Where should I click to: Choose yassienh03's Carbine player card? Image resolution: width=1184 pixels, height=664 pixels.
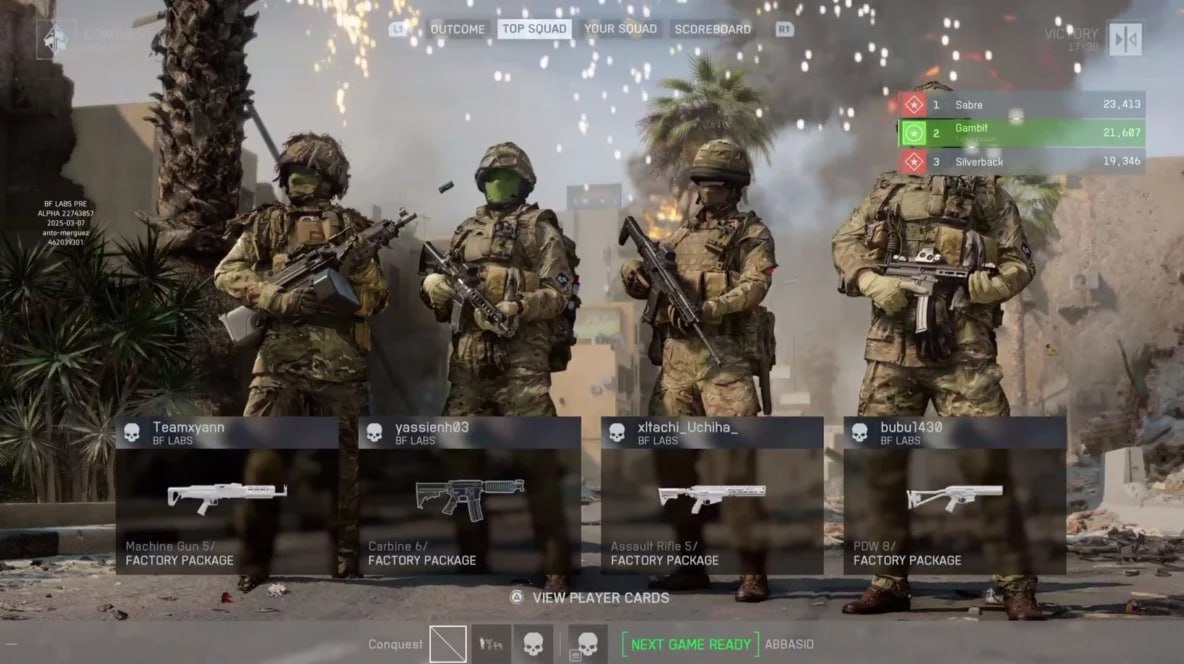tap(469, 496)
